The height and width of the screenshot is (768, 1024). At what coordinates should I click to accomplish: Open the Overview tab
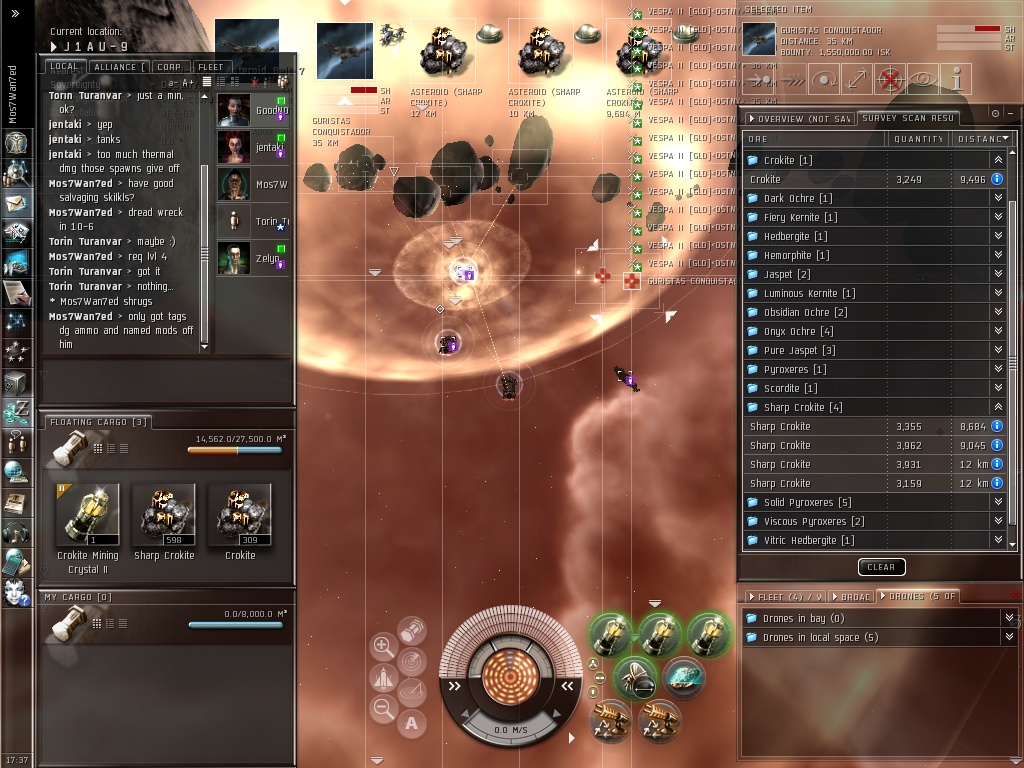pyautogui.click(x=797, y=118)
